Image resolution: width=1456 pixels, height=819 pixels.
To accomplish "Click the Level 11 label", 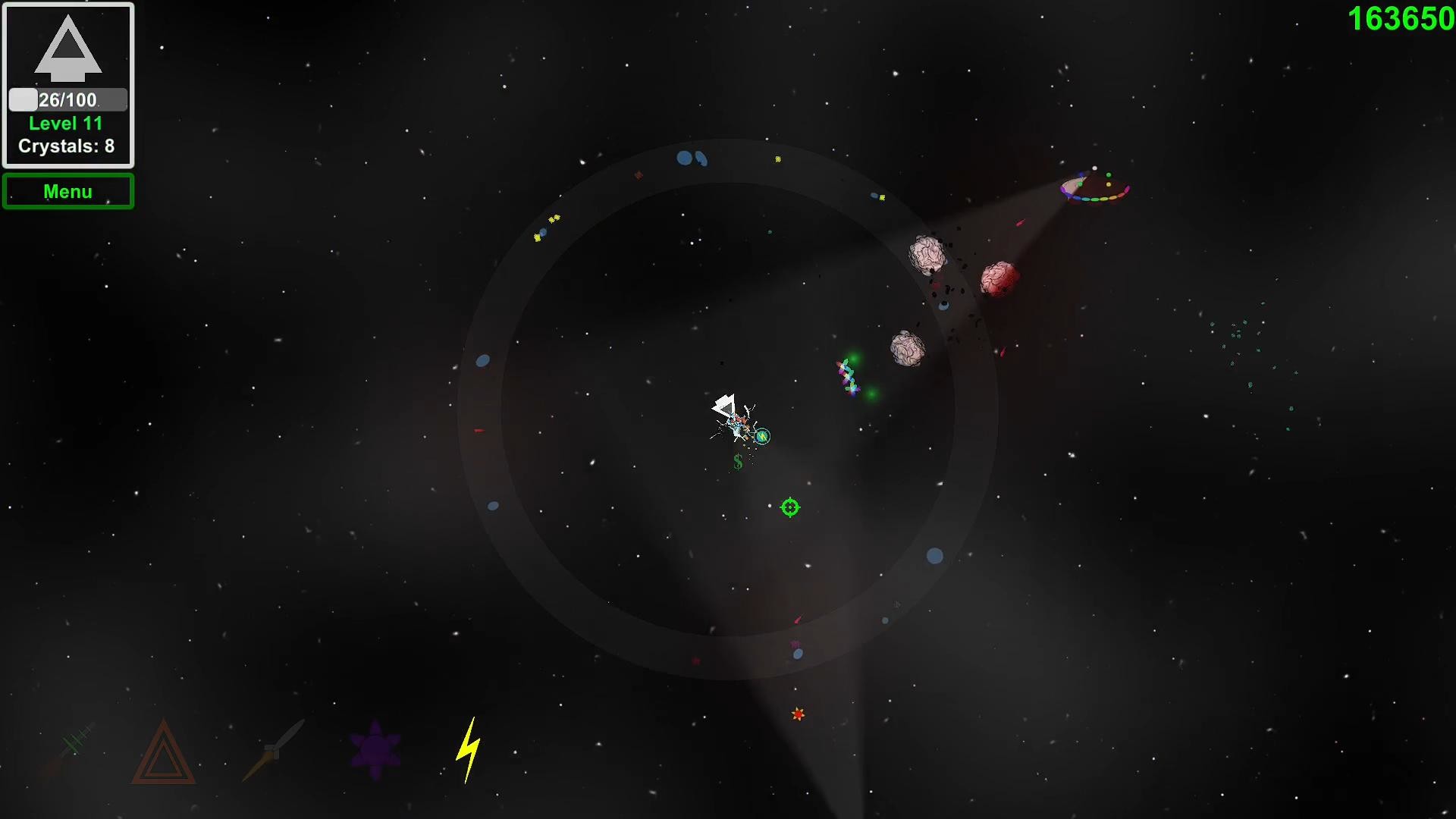I will click(65, 124).
